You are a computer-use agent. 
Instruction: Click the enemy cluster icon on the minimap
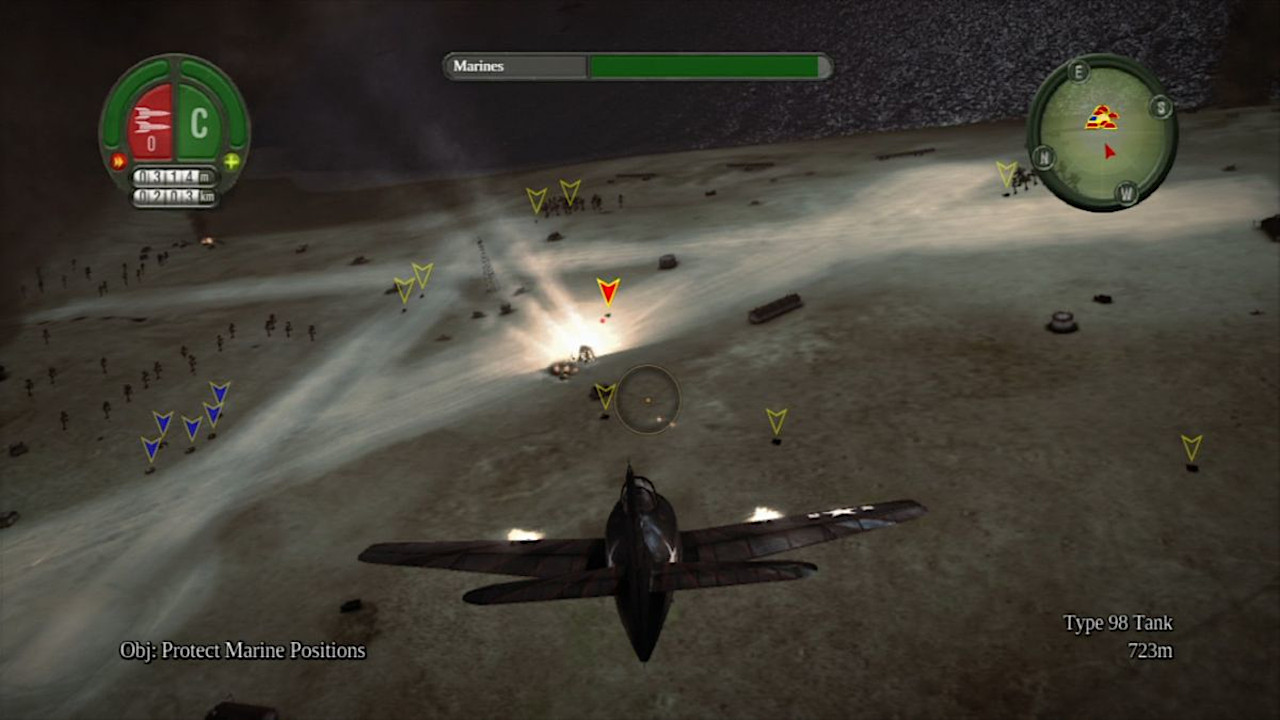point(1103,117)
